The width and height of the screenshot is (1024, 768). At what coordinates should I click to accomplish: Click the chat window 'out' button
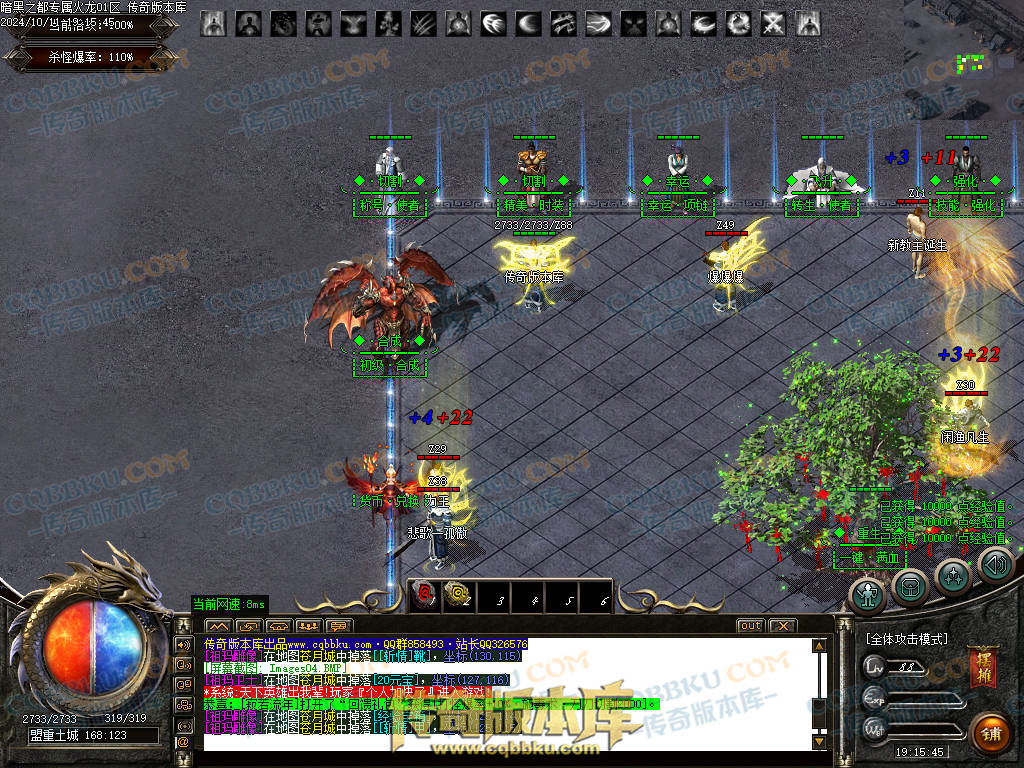[750, 626]
